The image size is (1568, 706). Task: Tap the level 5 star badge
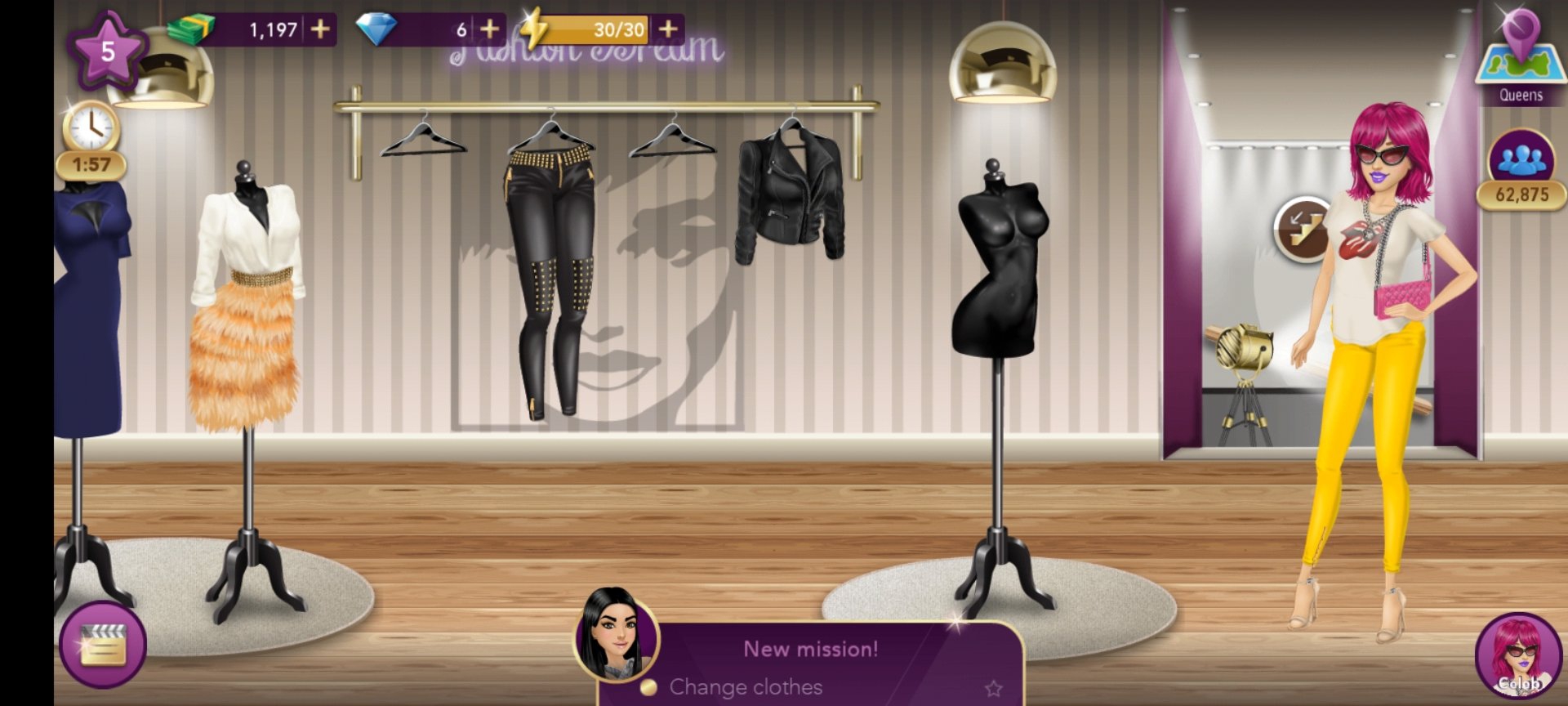(107, 51)
